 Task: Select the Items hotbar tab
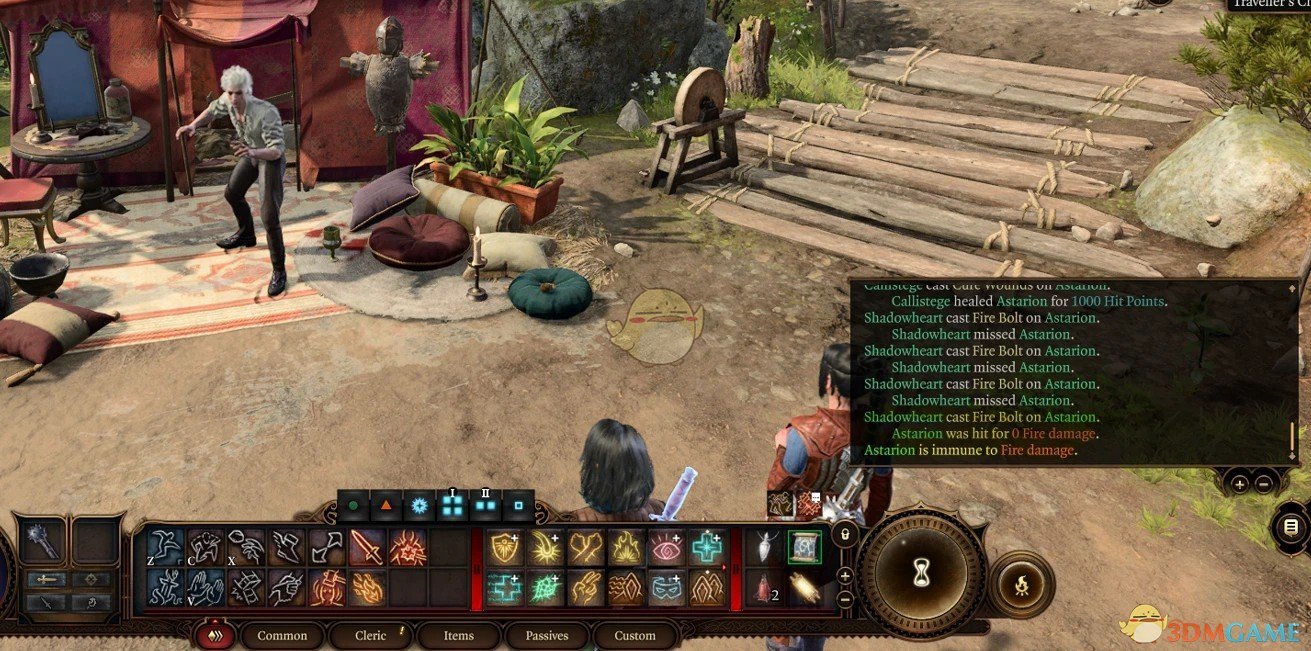coord(459,635)
